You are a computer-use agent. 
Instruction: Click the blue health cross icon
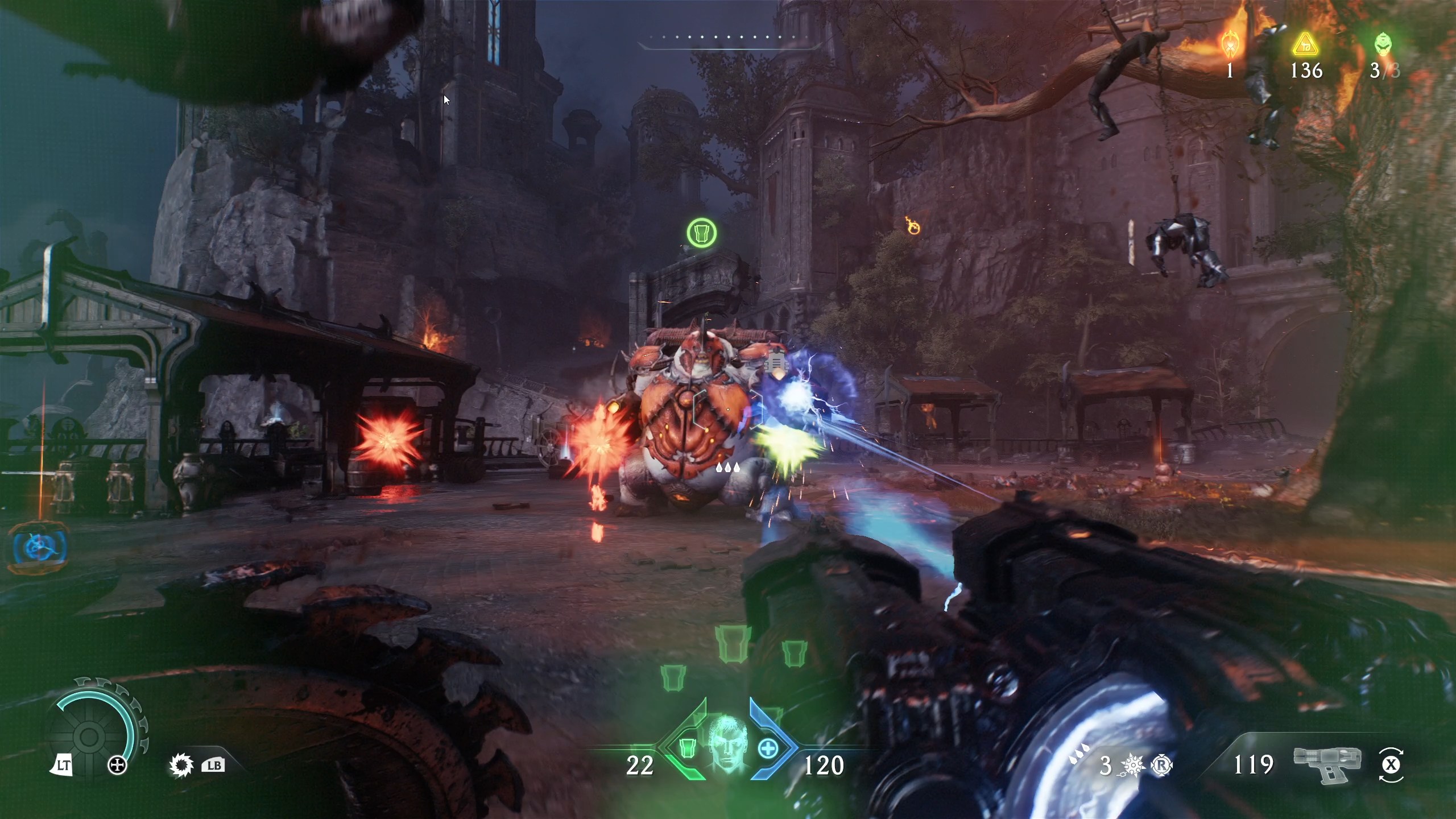(x=768, y=748)
